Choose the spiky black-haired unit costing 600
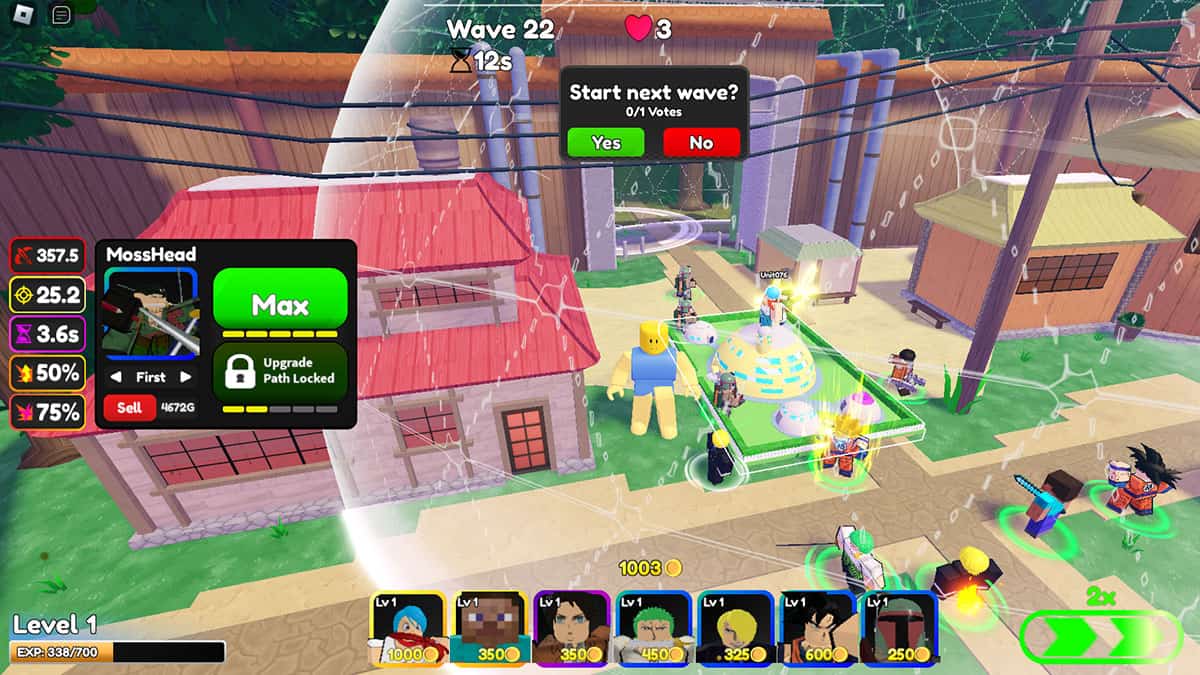This screenshot has width=1200, height=675. (x=816, y=627)
